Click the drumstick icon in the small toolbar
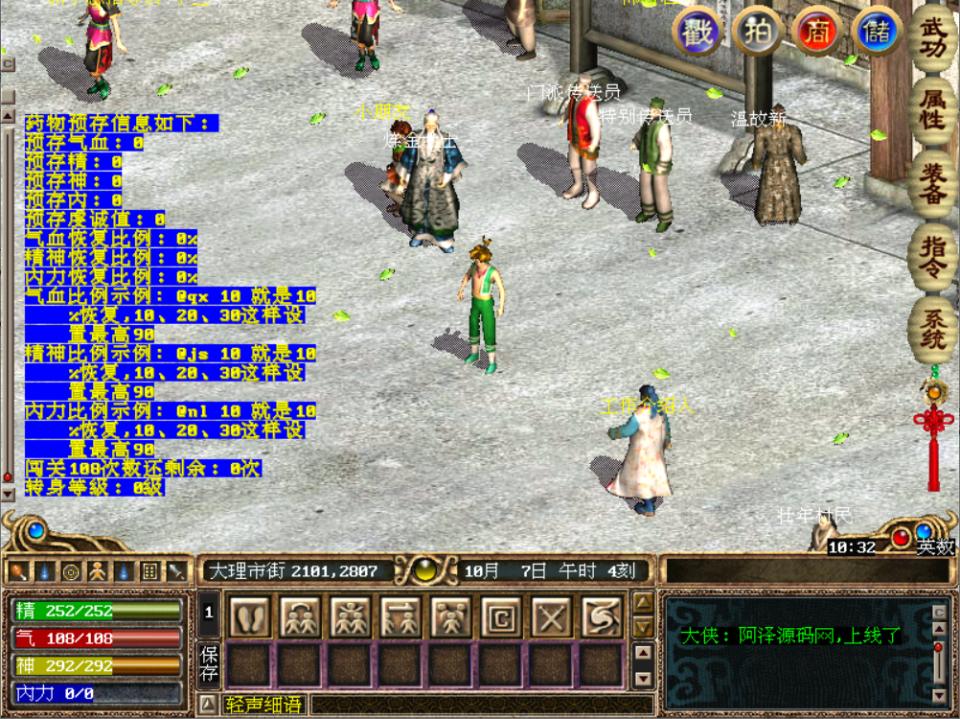Screen dimensions: 960x719 18,572
